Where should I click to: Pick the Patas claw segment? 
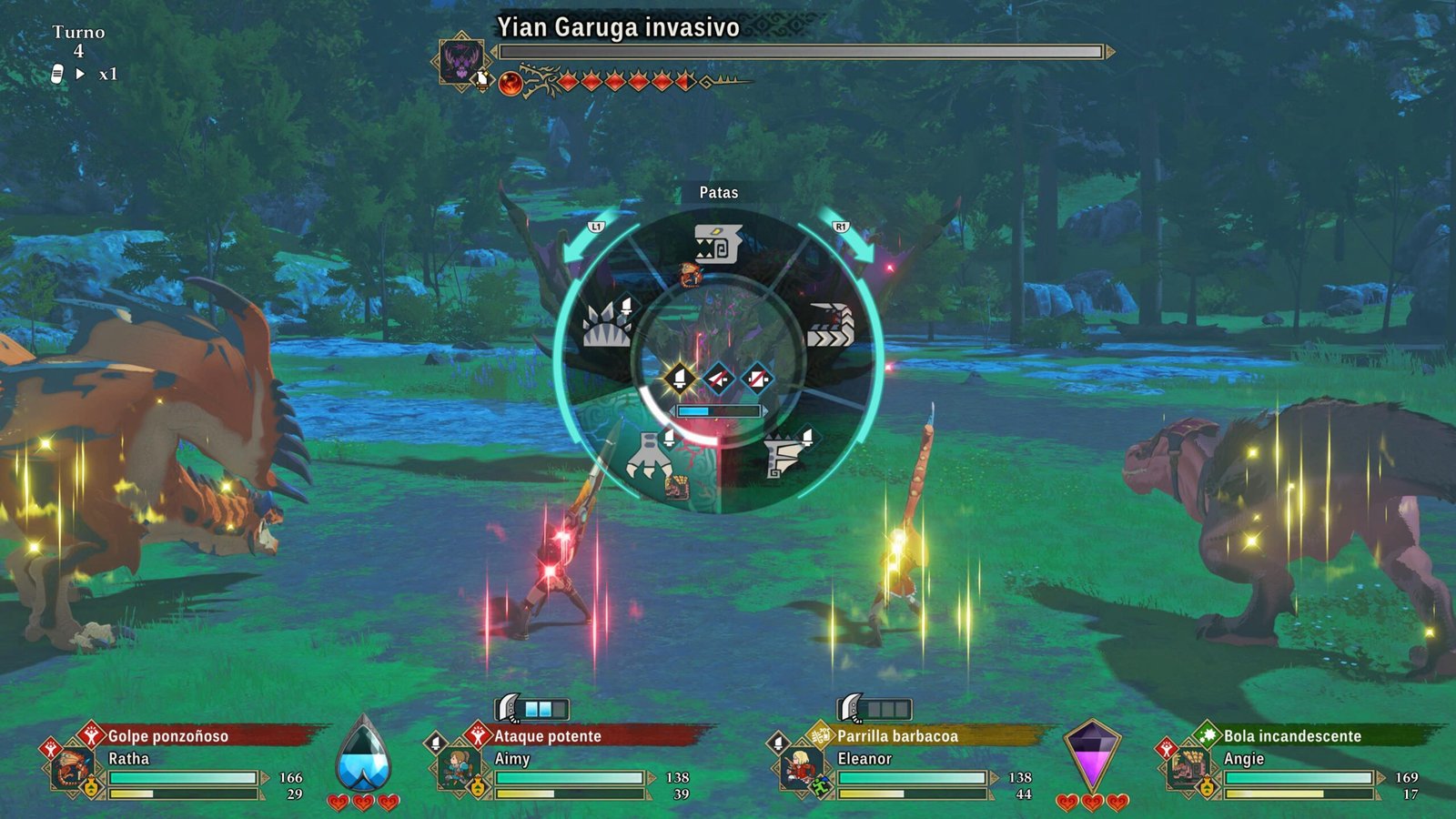tap(650, 457)
